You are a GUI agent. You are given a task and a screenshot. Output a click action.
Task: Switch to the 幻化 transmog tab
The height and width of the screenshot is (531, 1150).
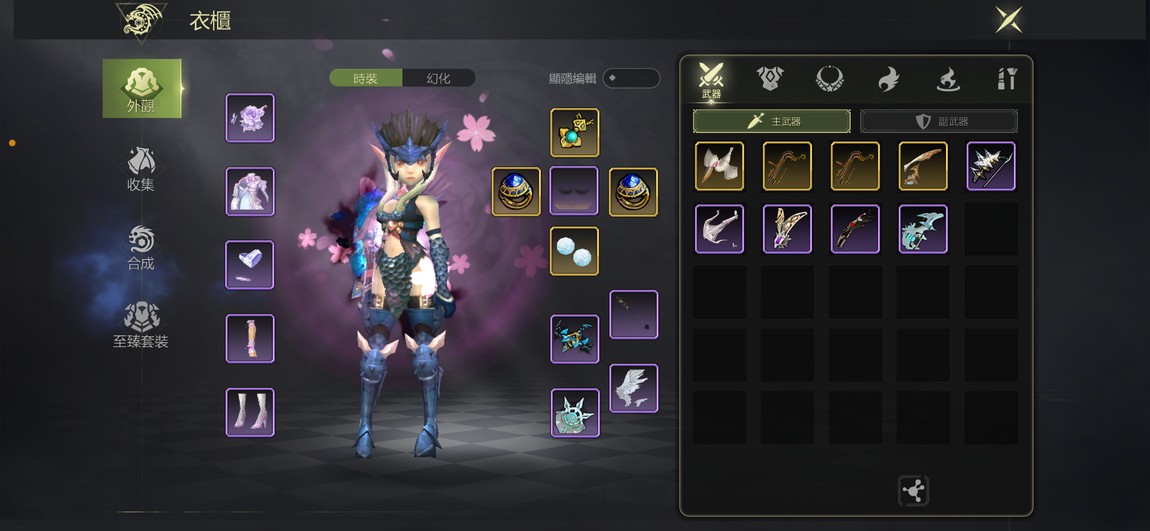coord(438,78)
